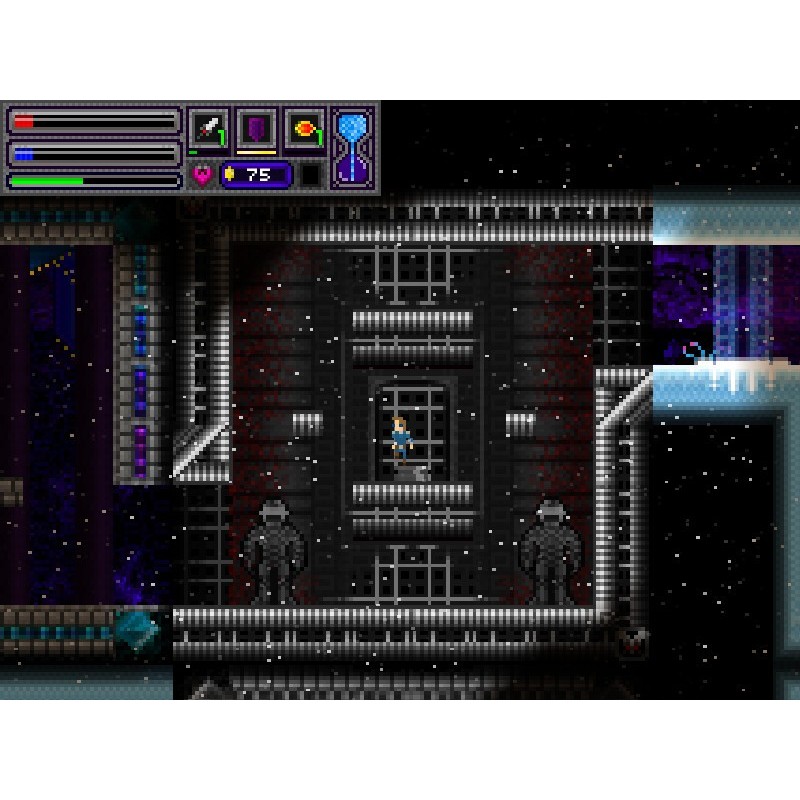
Task: Select the purple shield item slot
Action: (256, 129)
